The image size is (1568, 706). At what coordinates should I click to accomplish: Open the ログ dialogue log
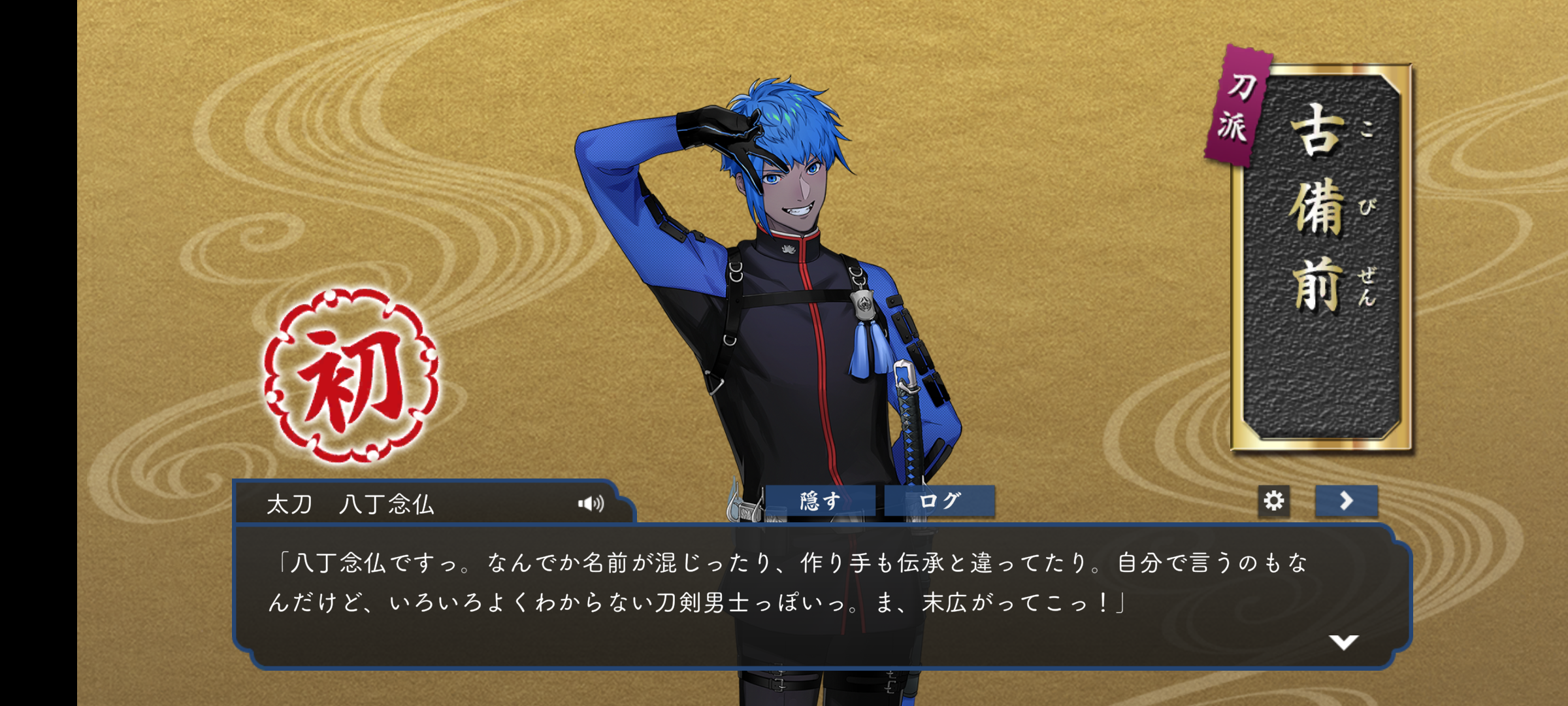point(939,501)
